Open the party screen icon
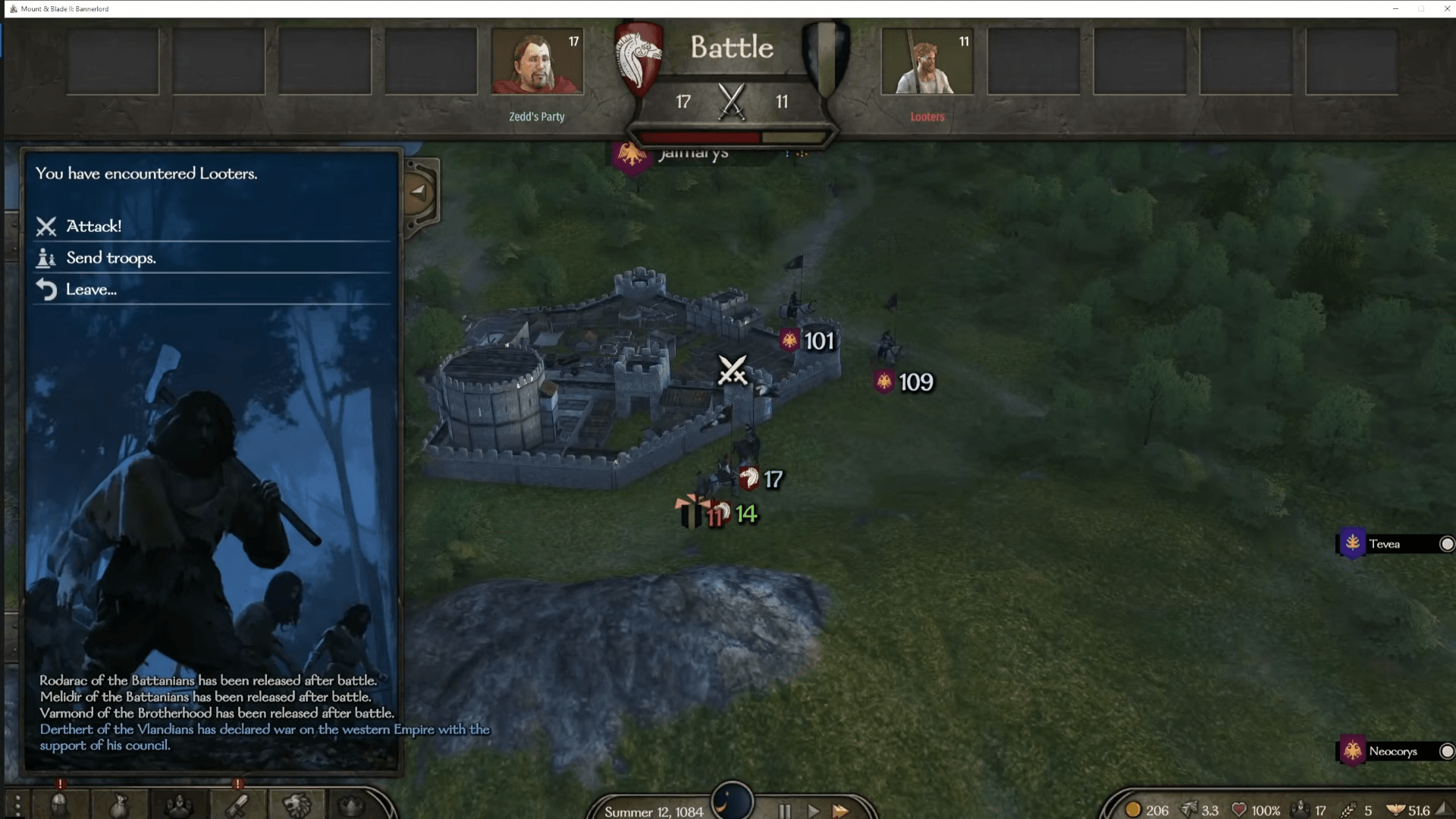Image resolution: width=1456 pixels, height=819 pixels. [179, 805]
